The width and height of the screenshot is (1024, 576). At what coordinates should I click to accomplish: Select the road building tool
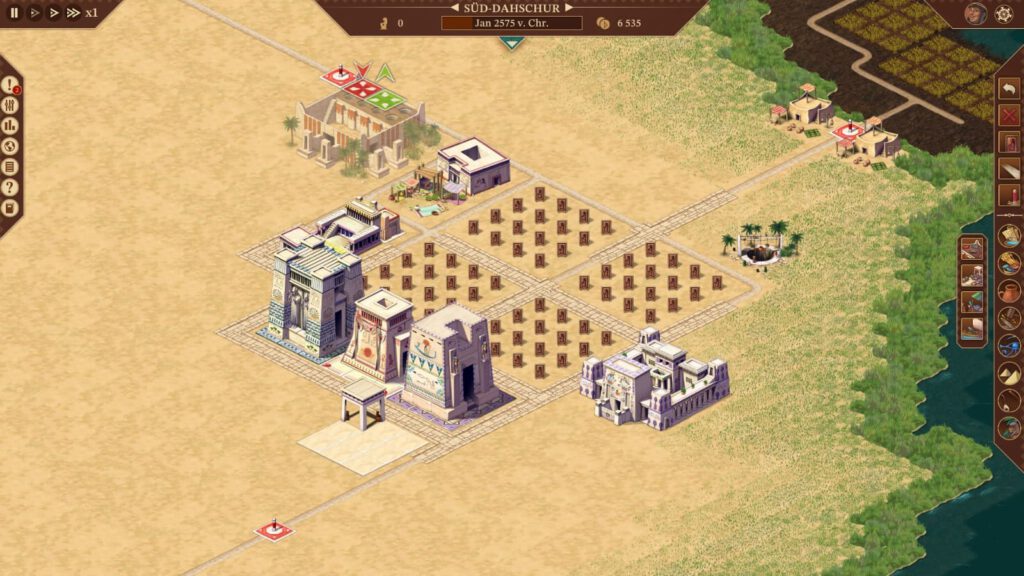pyautogui.click(x=1009, y=168)
